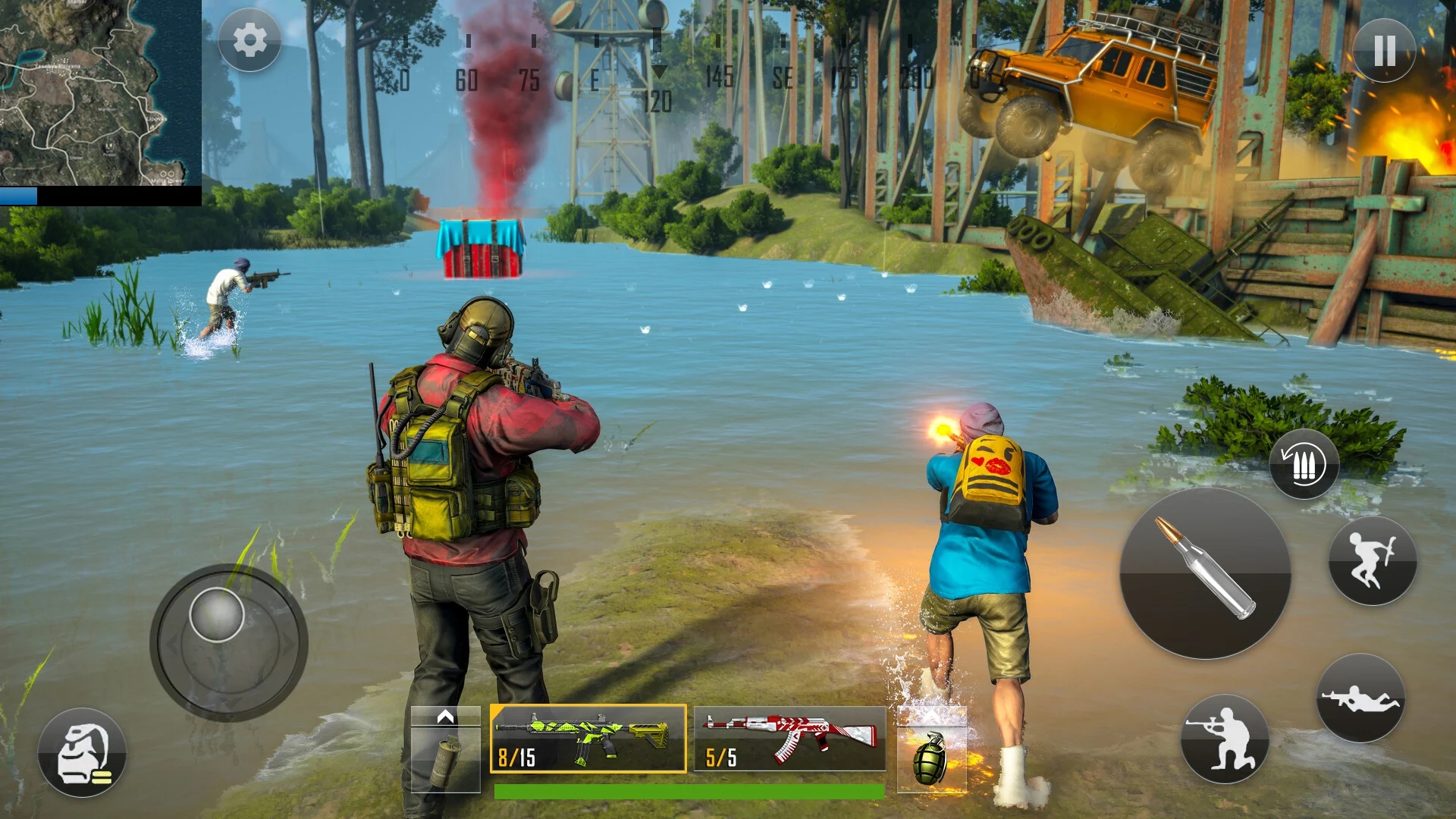Reload with the ammo reload icon
This screenshot has height=819, width=1456.
click(x=1304, y=464)
